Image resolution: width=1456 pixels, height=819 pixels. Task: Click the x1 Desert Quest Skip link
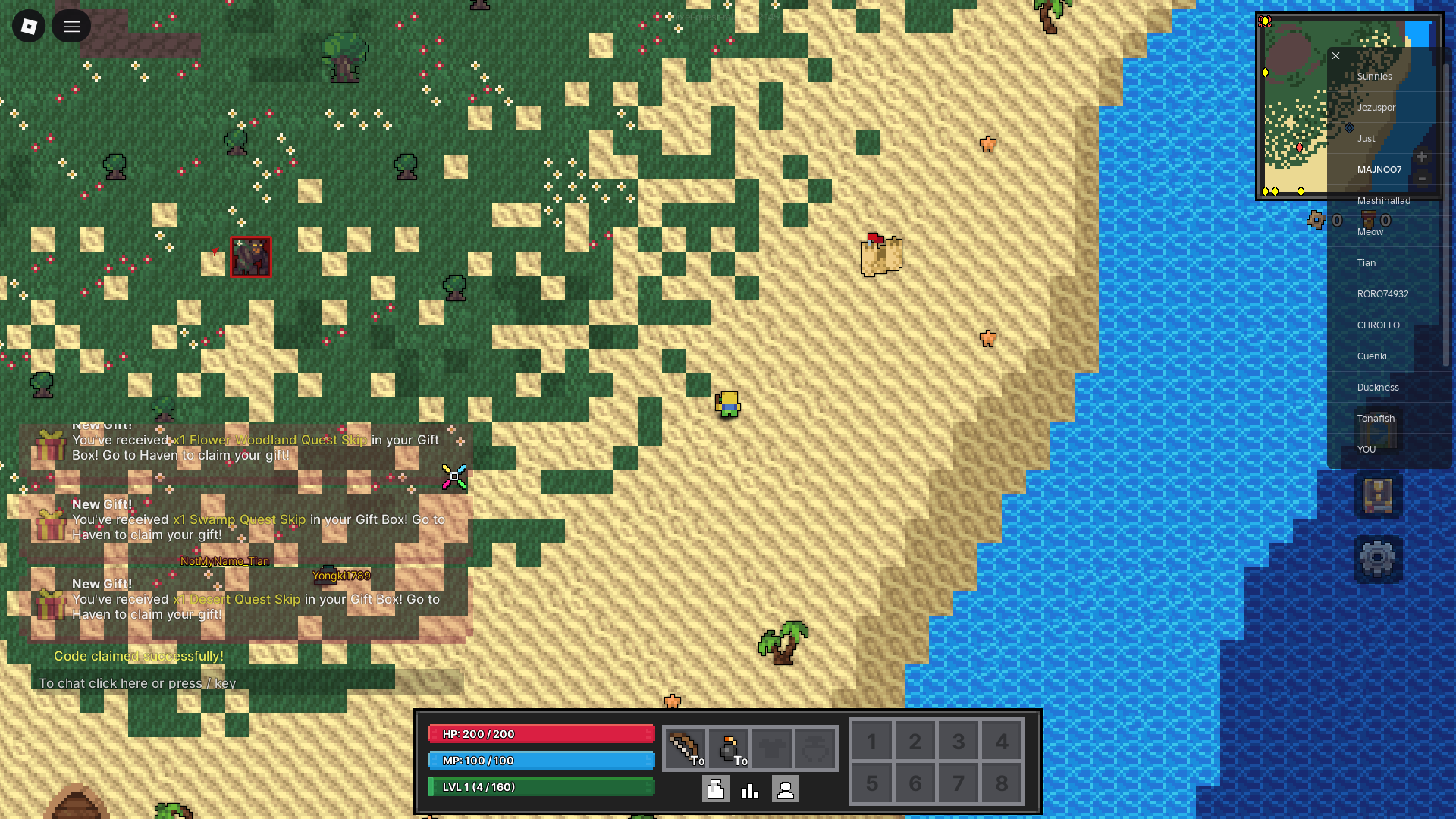pos(235,599)
